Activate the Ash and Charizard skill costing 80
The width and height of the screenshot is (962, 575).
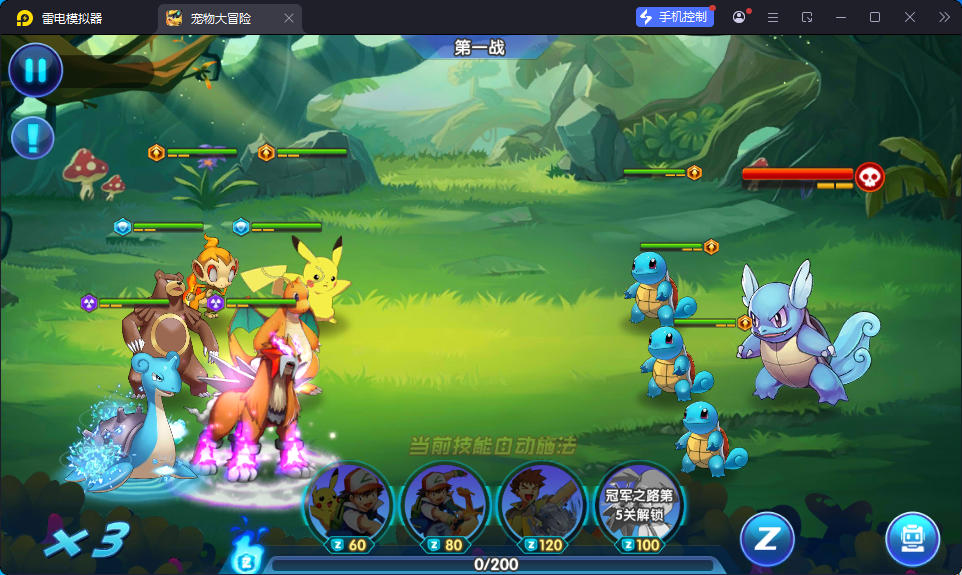(445, 503)
